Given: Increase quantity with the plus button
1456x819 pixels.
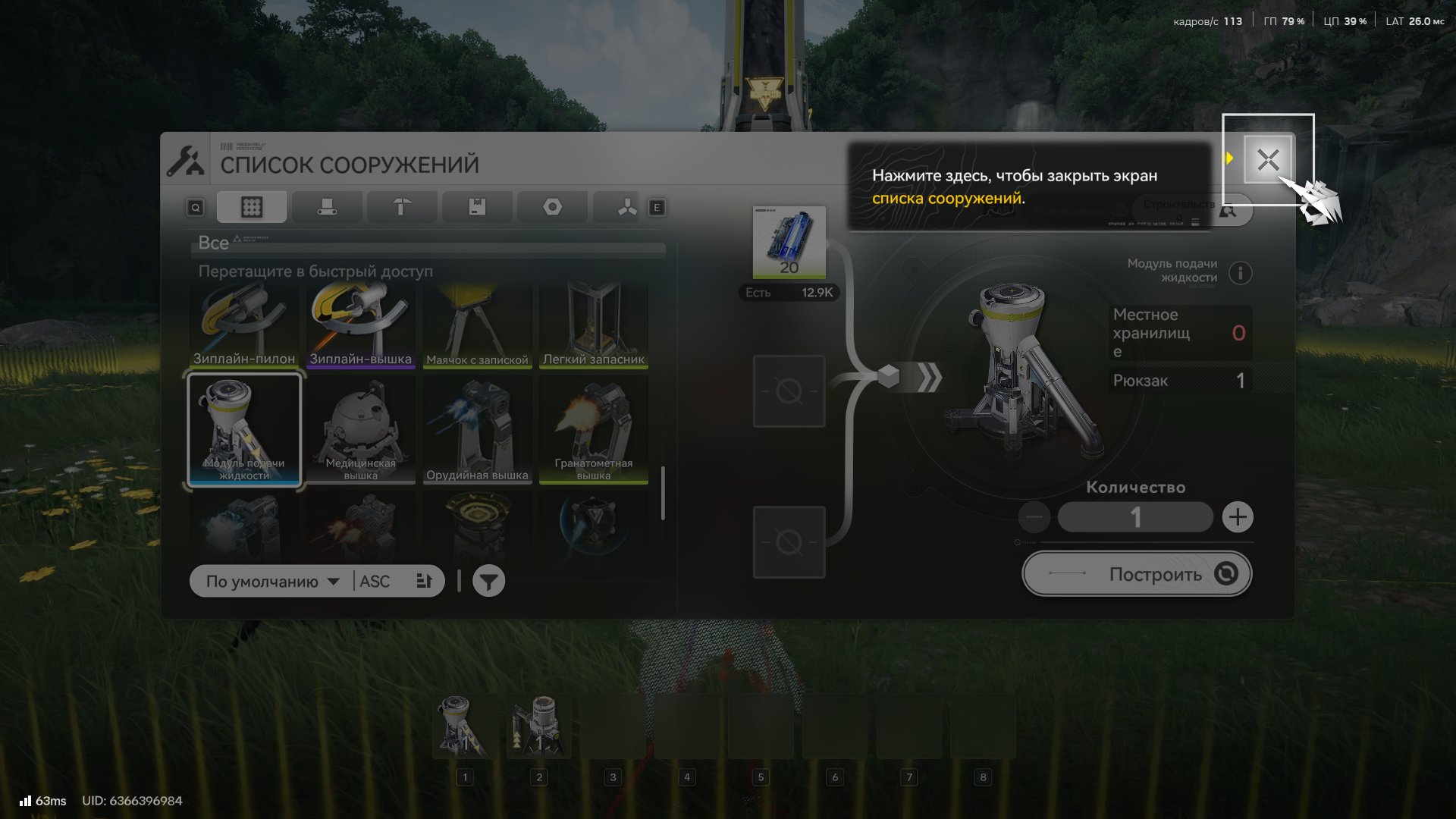Looking at the screenshot, I should tap(1238, 517).
